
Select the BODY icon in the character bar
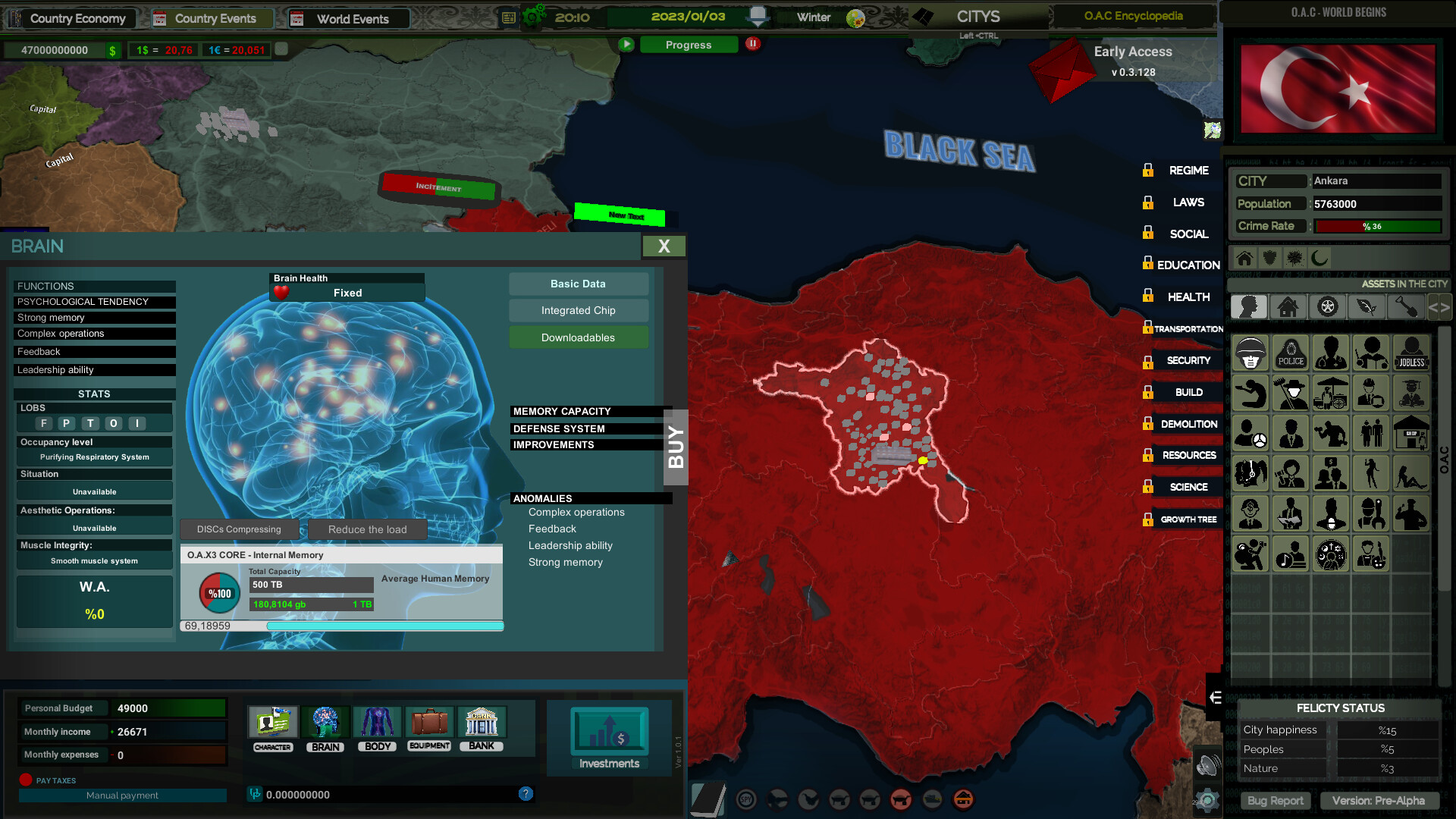(x=377, y=723)
